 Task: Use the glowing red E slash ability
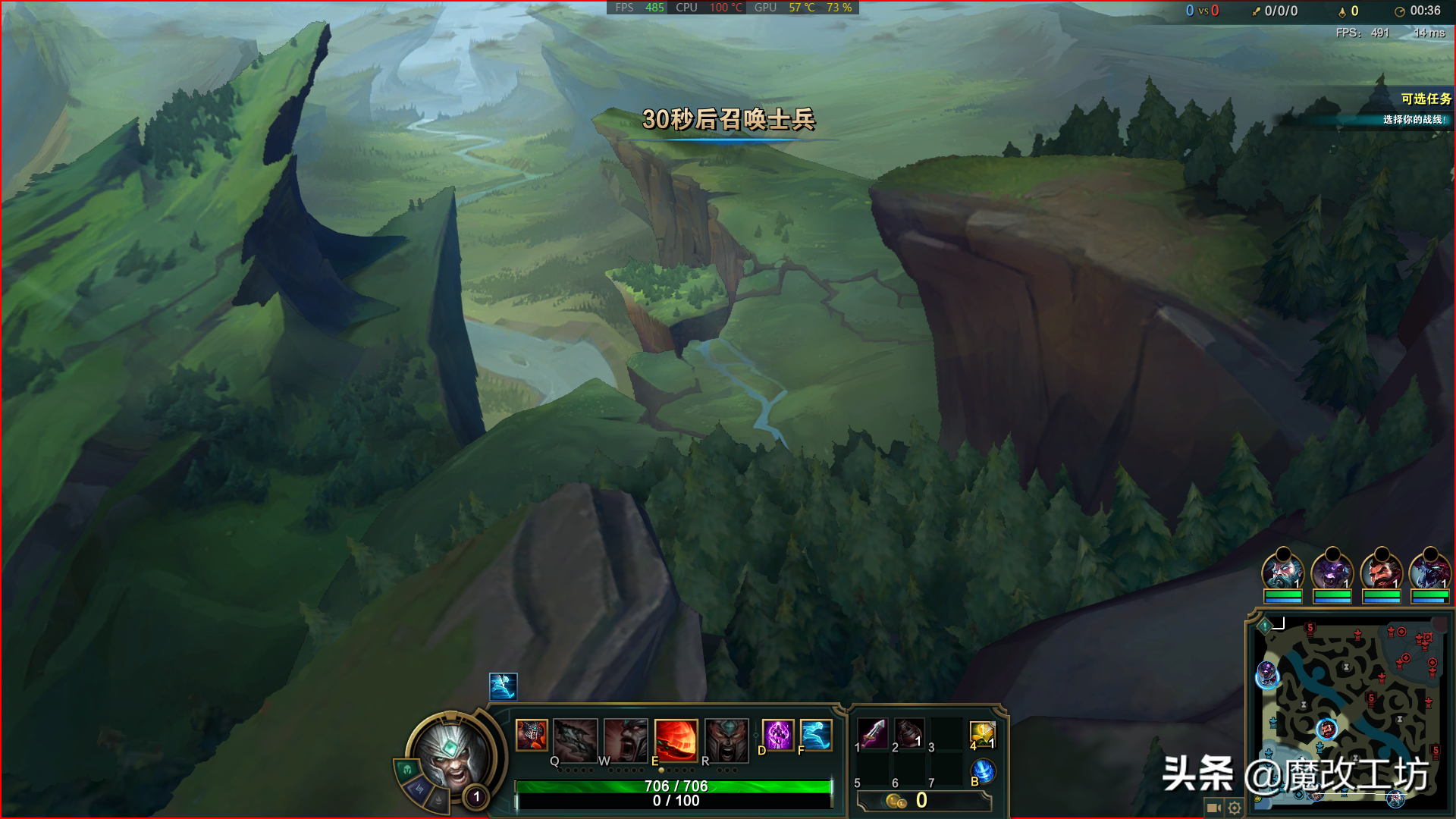coord(676,738)
